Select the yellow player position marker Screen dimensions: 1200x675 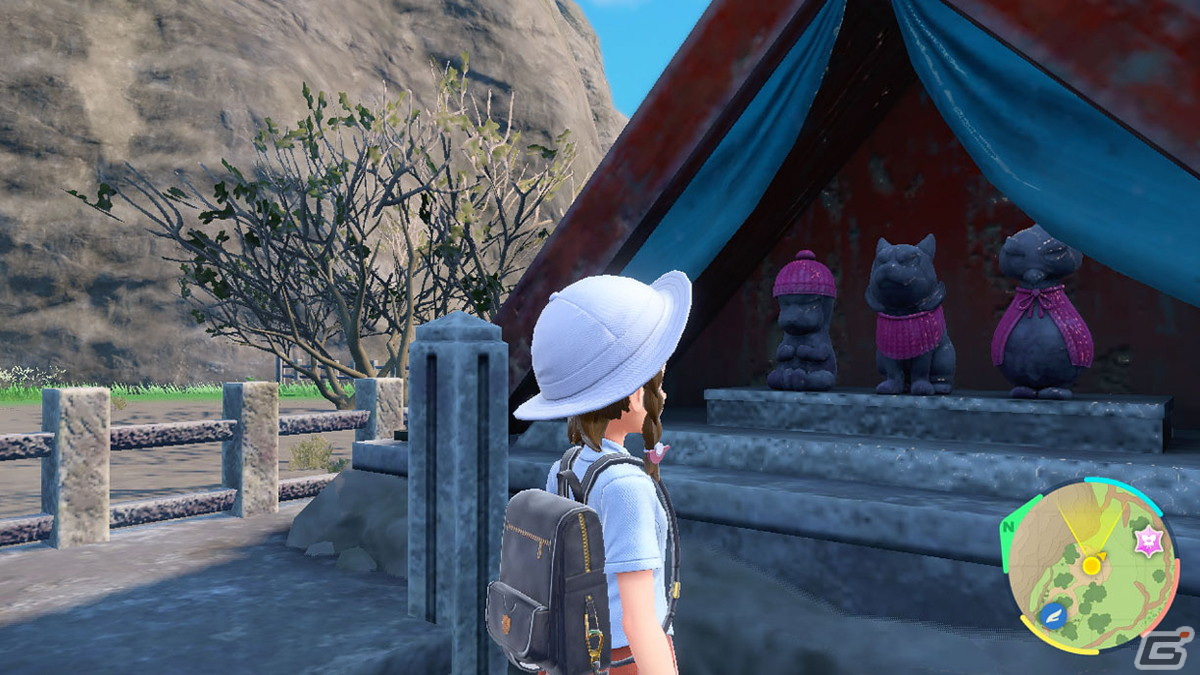(1091, 565)
